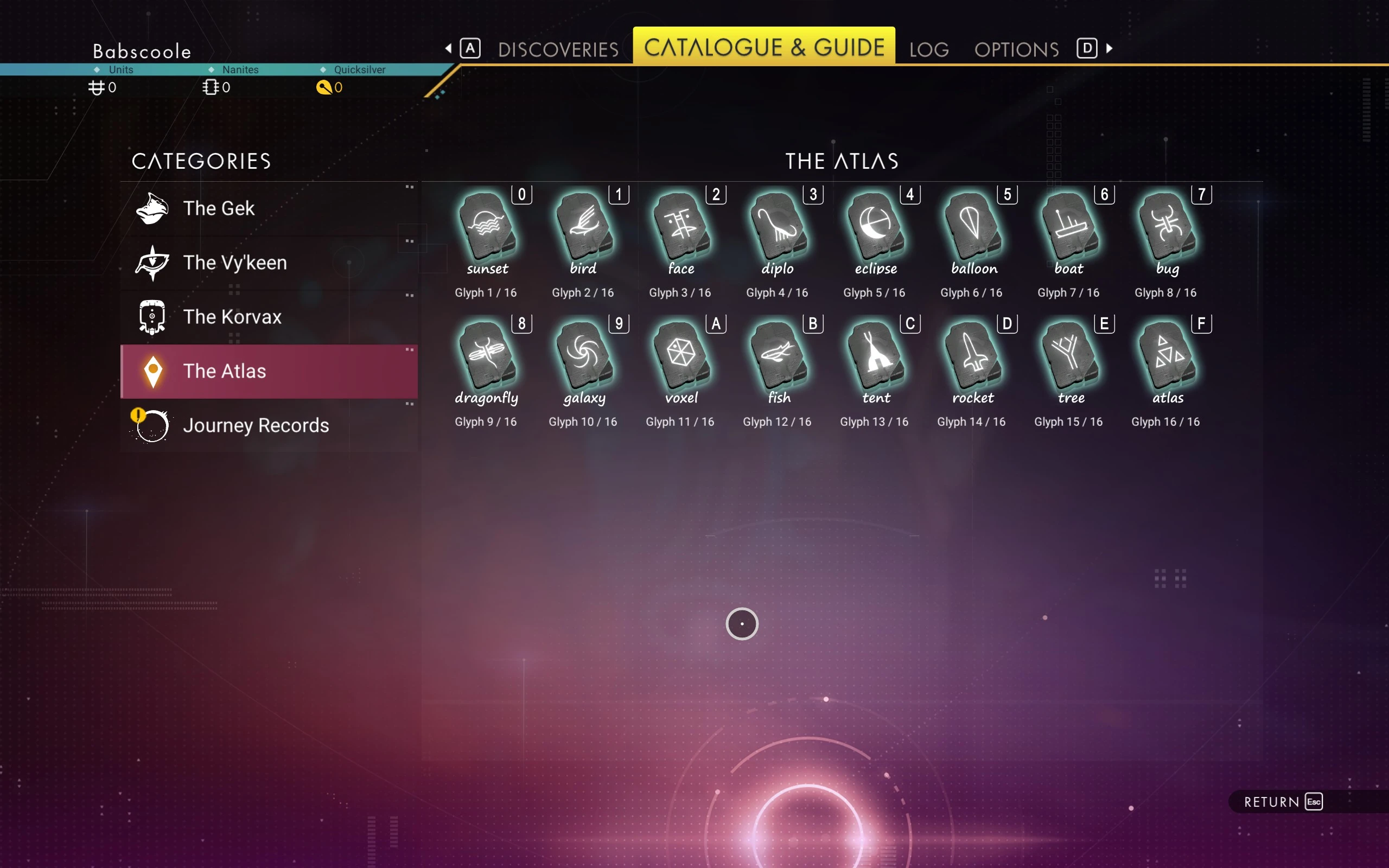Select The Atlas category

tap(269, 371)
